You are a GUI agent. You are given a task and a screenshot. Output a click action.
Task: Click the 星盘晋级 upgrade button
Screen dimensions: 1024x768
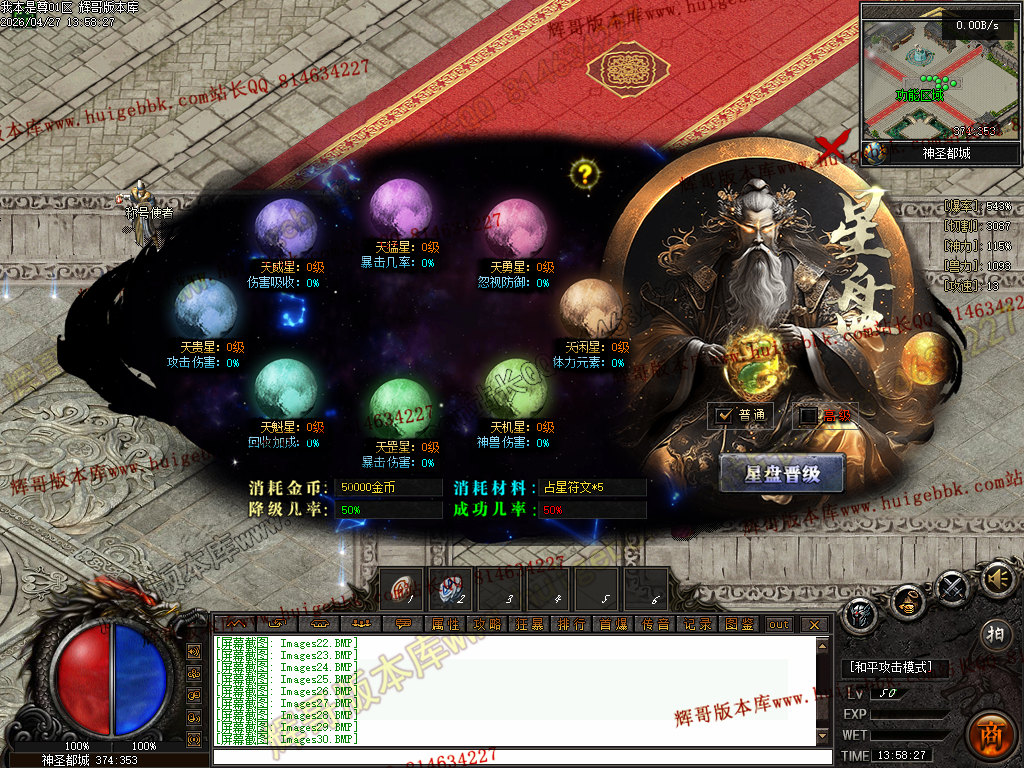[782, 474]
